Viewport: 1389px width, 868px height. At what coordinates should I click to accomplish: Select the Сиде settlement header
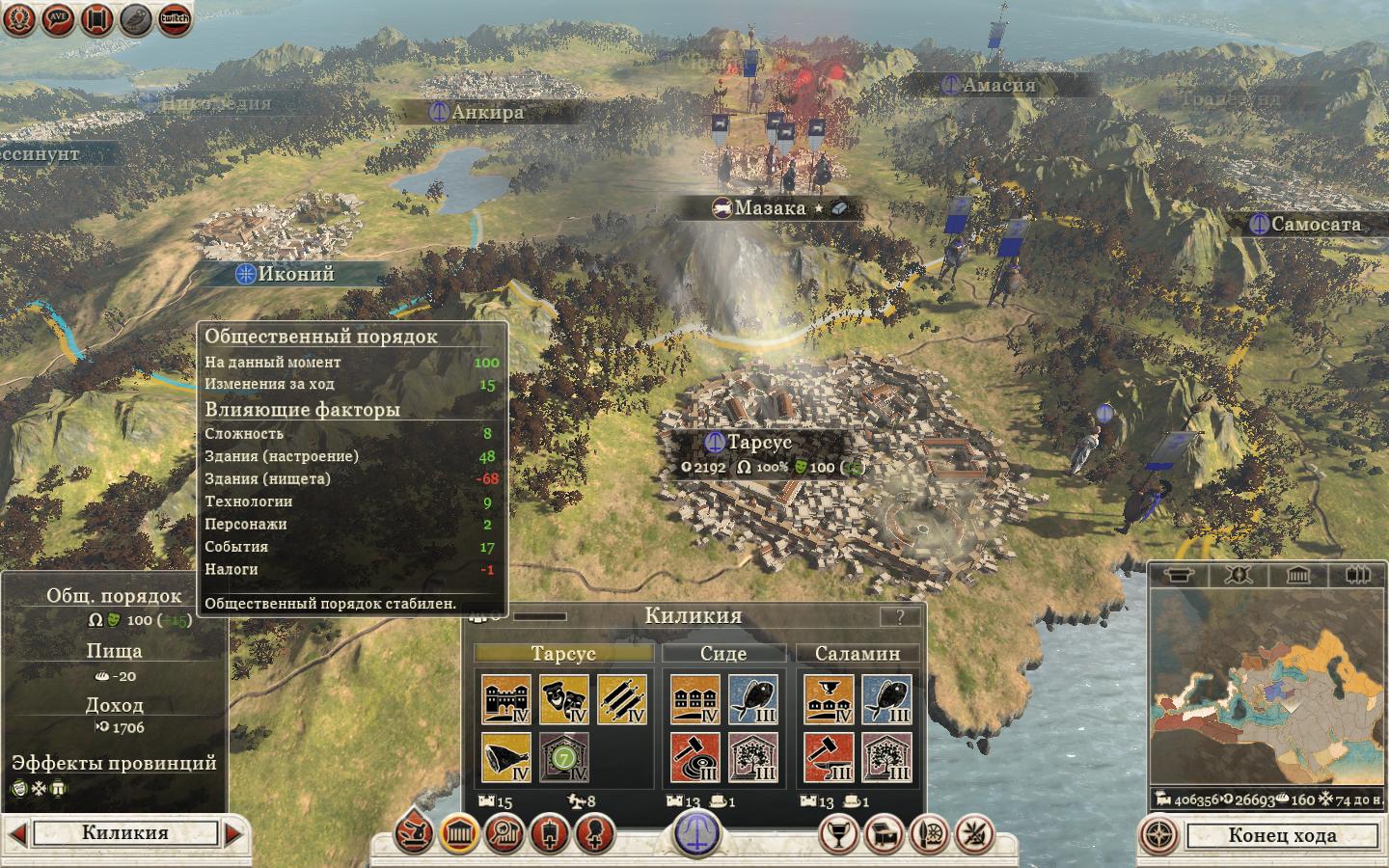tap(723, 654)
